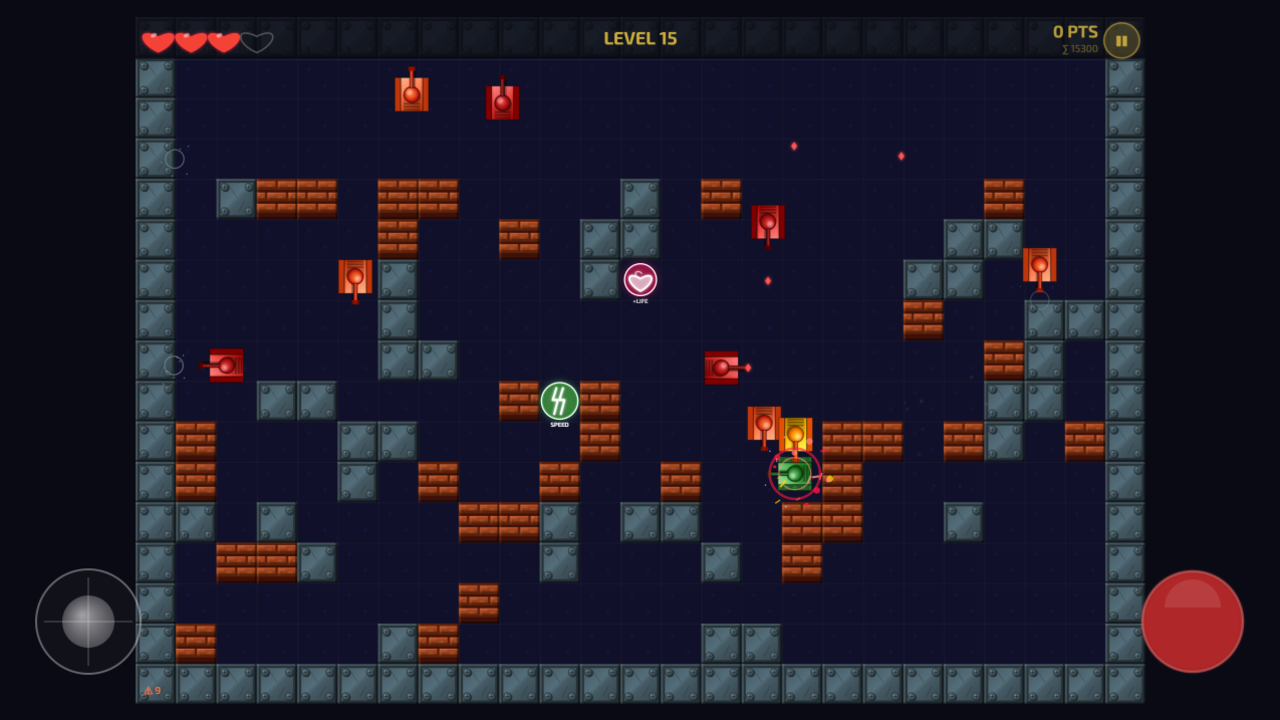Click the third red heart icon
Viewport: 1280px width, 720px height.
[x=224, y=41]
